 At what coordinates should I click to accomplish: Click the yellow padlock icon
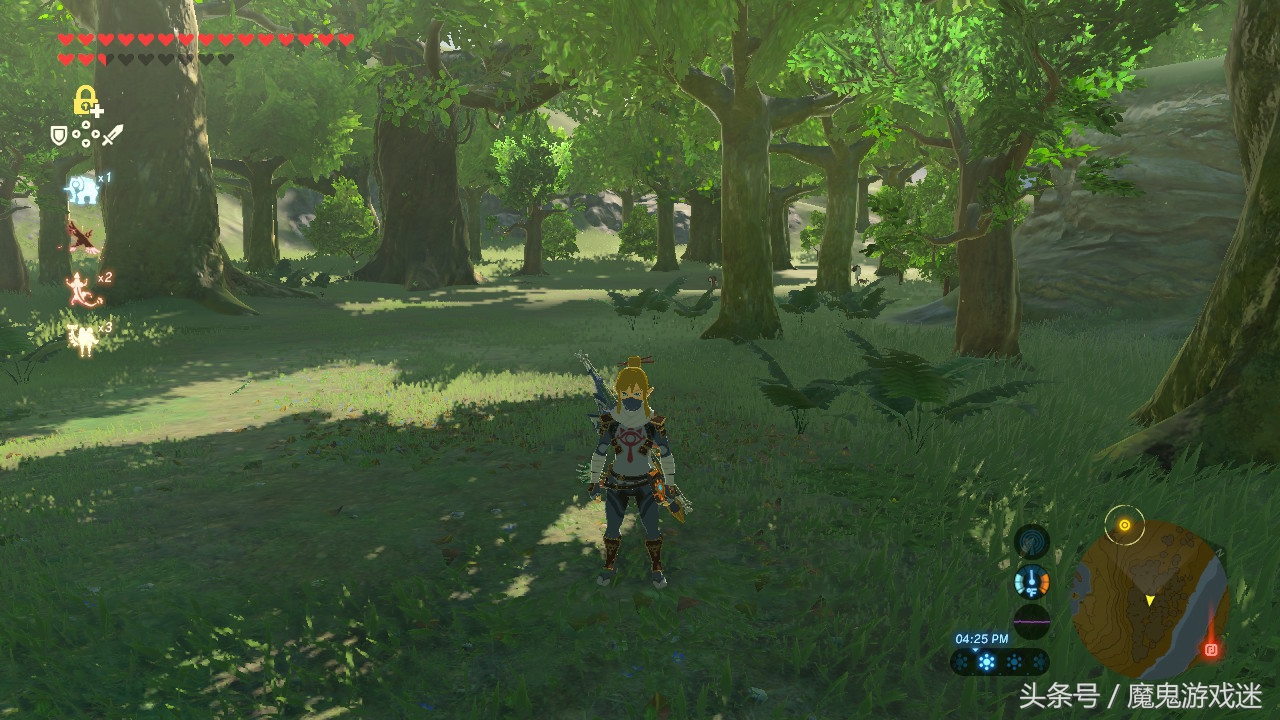pos(86,100)
